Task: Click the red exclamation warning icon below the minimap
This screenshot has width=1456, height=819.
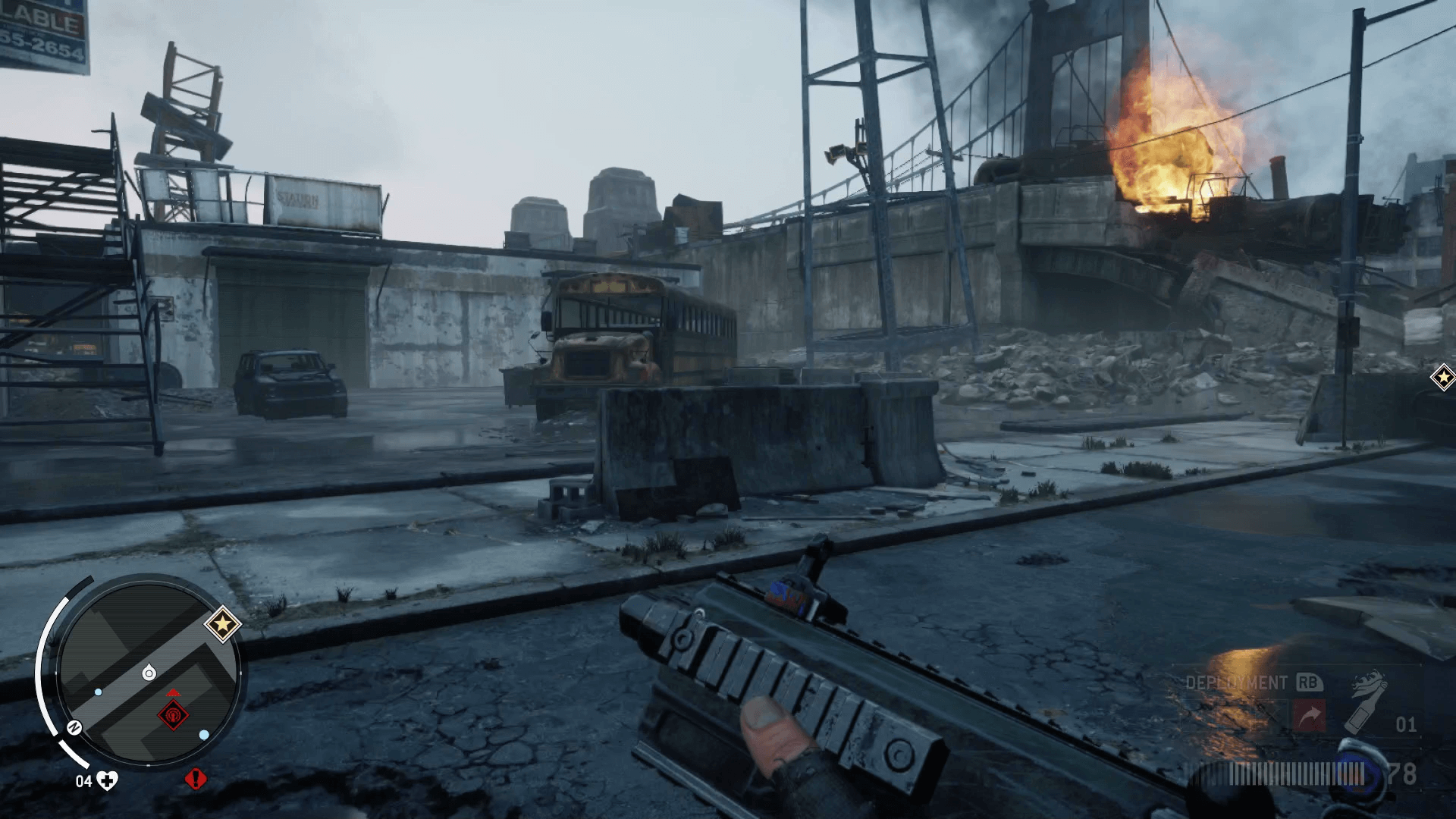Action: (195, 779)
